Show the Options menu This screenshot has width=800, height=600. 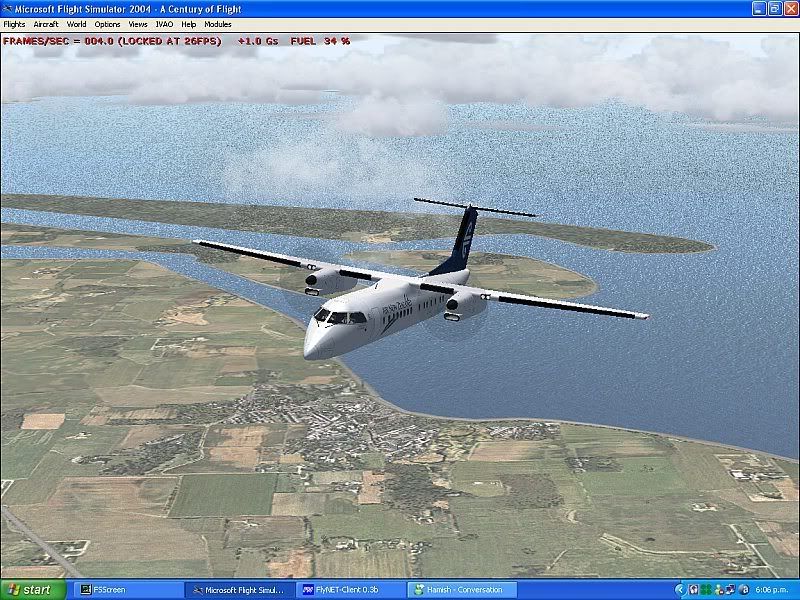coord(107,24)
